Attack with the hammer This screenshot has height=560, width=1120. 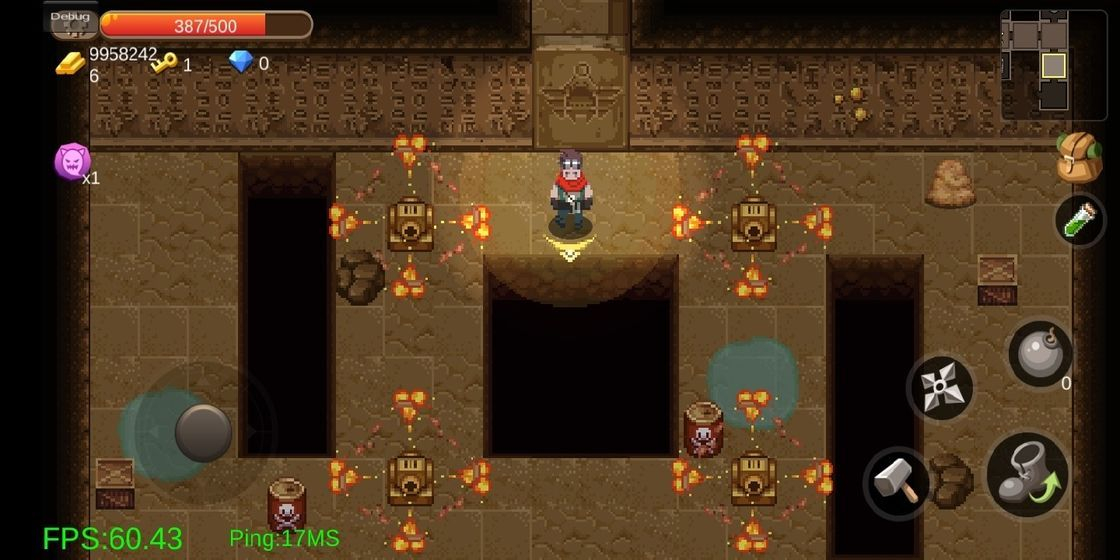pyautogui.click(x=897, y=483)
